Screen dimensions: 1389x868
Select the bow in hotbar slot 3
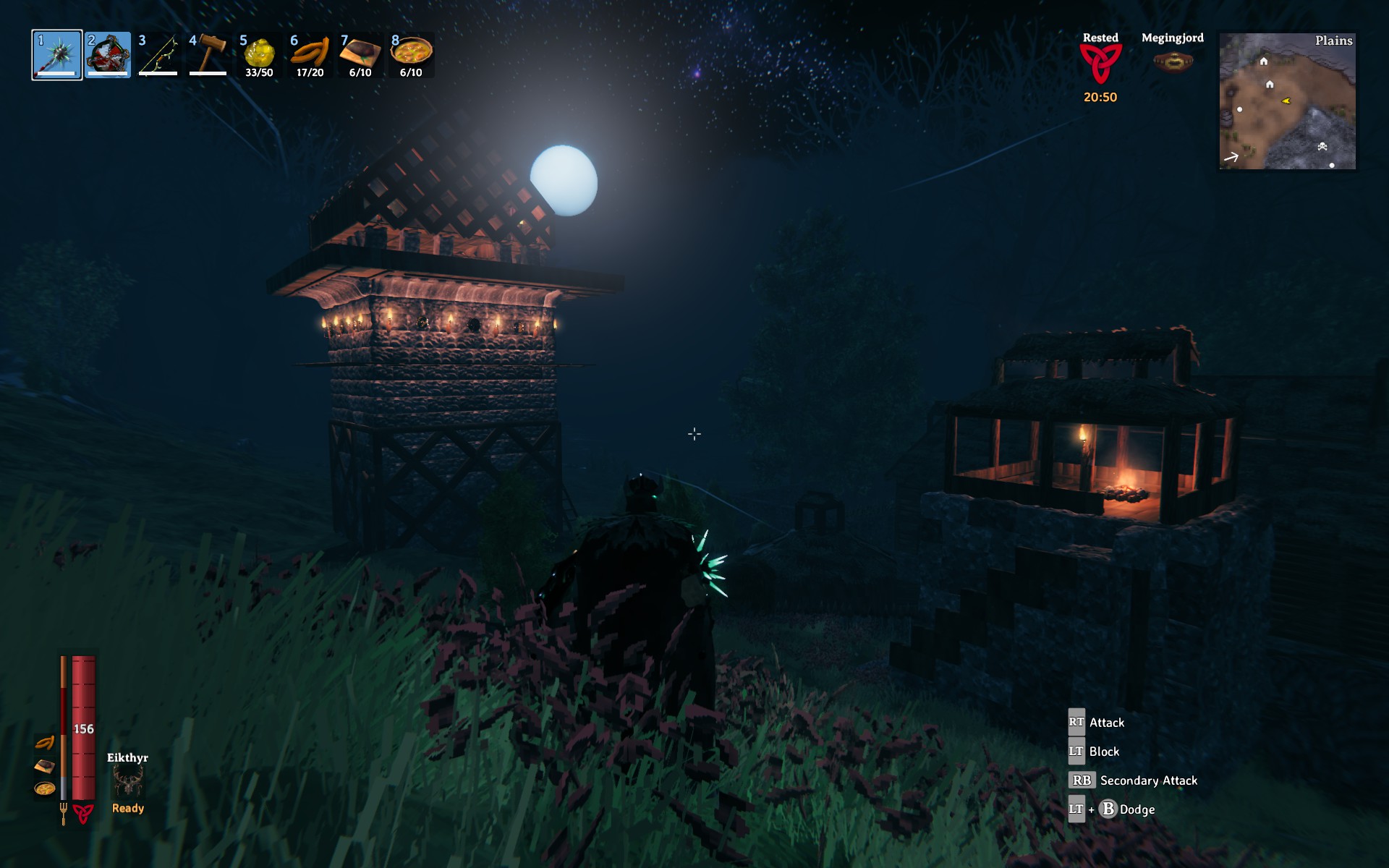point(158,55)
